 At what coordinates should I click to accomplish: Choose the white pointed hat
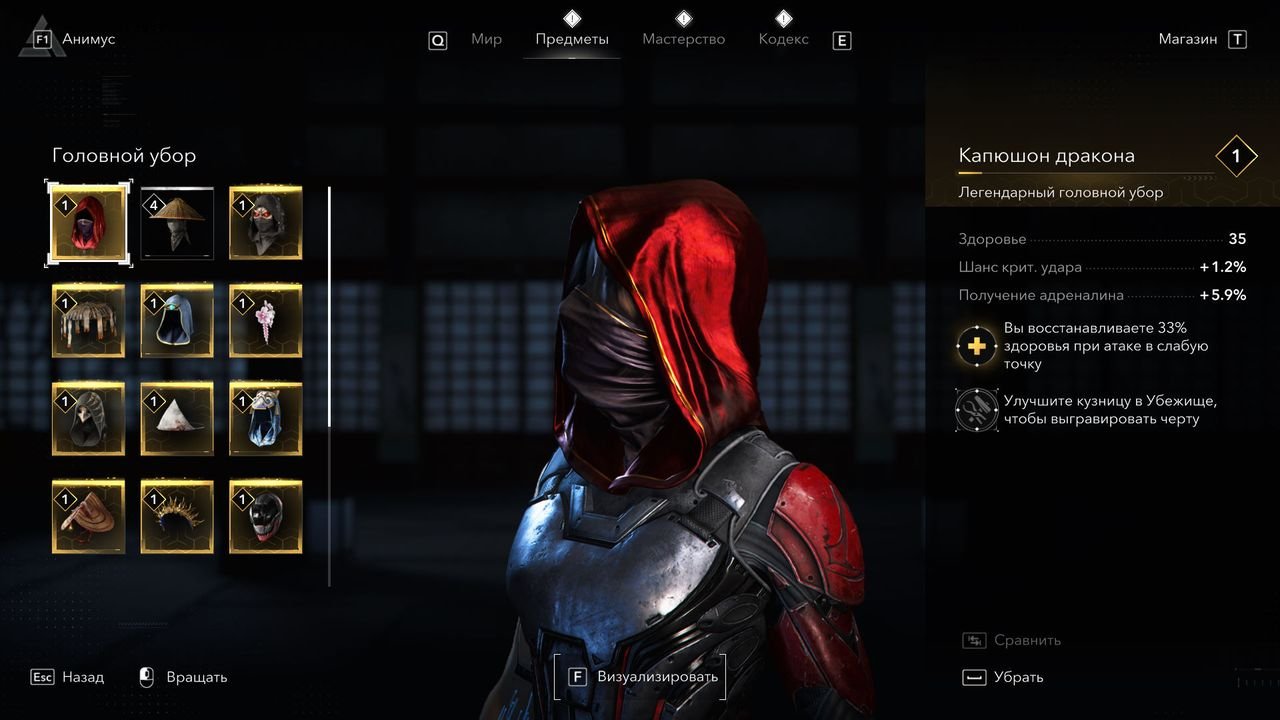pos(177,419)
